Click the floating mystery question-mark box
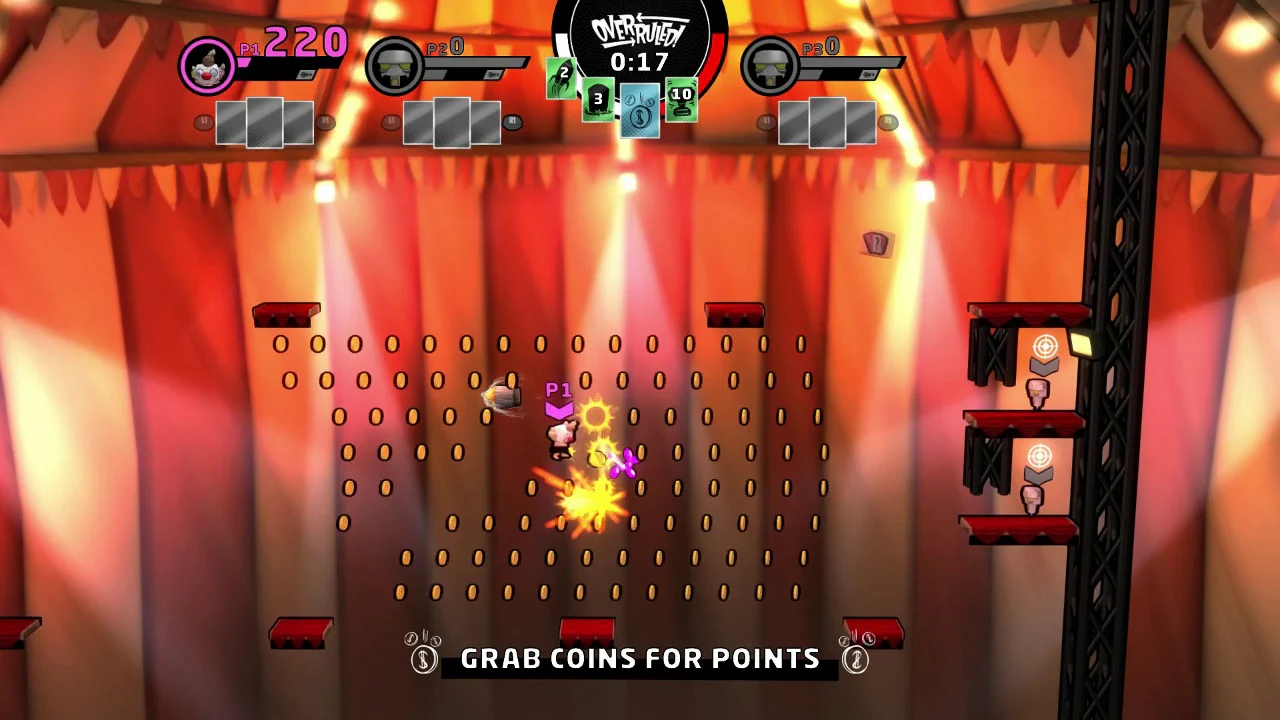The height and width of the screenshot is (720, 1280). tap(876, 243)
